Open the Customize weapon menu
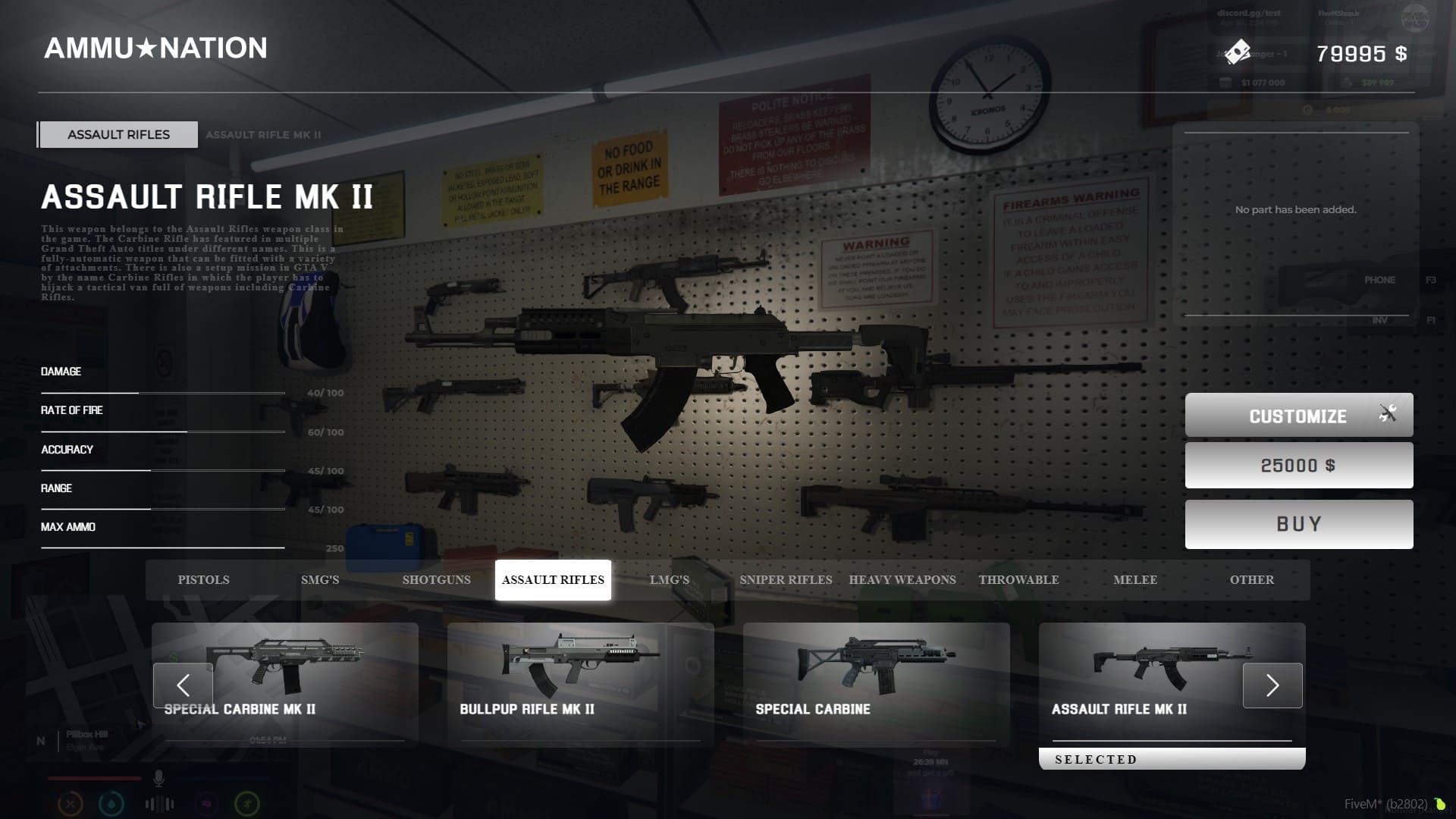This screenshot has height=819, width=1456. (x=1298, y=415)
